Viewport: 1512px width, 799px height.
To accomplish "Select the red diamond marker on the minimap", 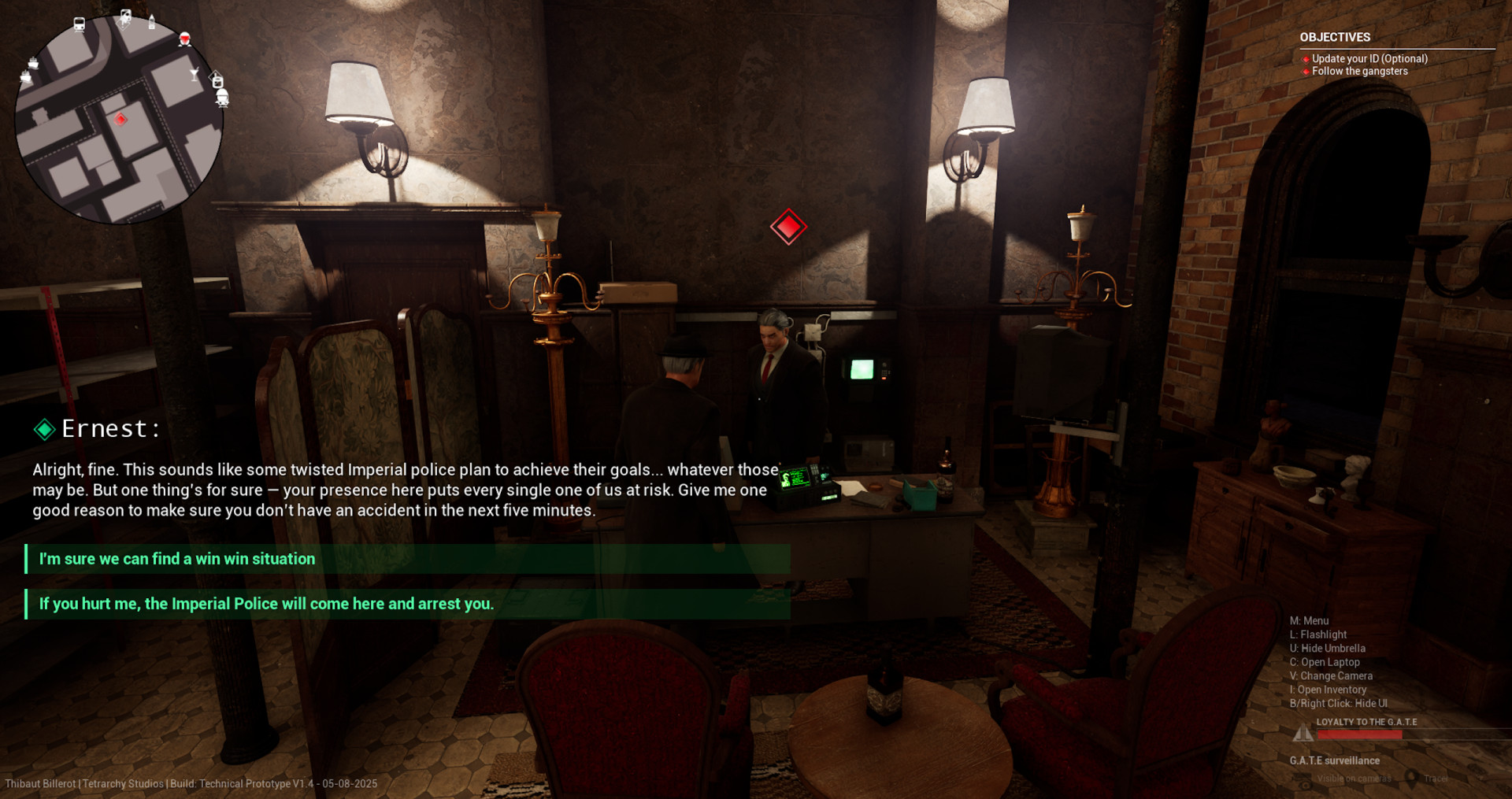I will [120, 119].
